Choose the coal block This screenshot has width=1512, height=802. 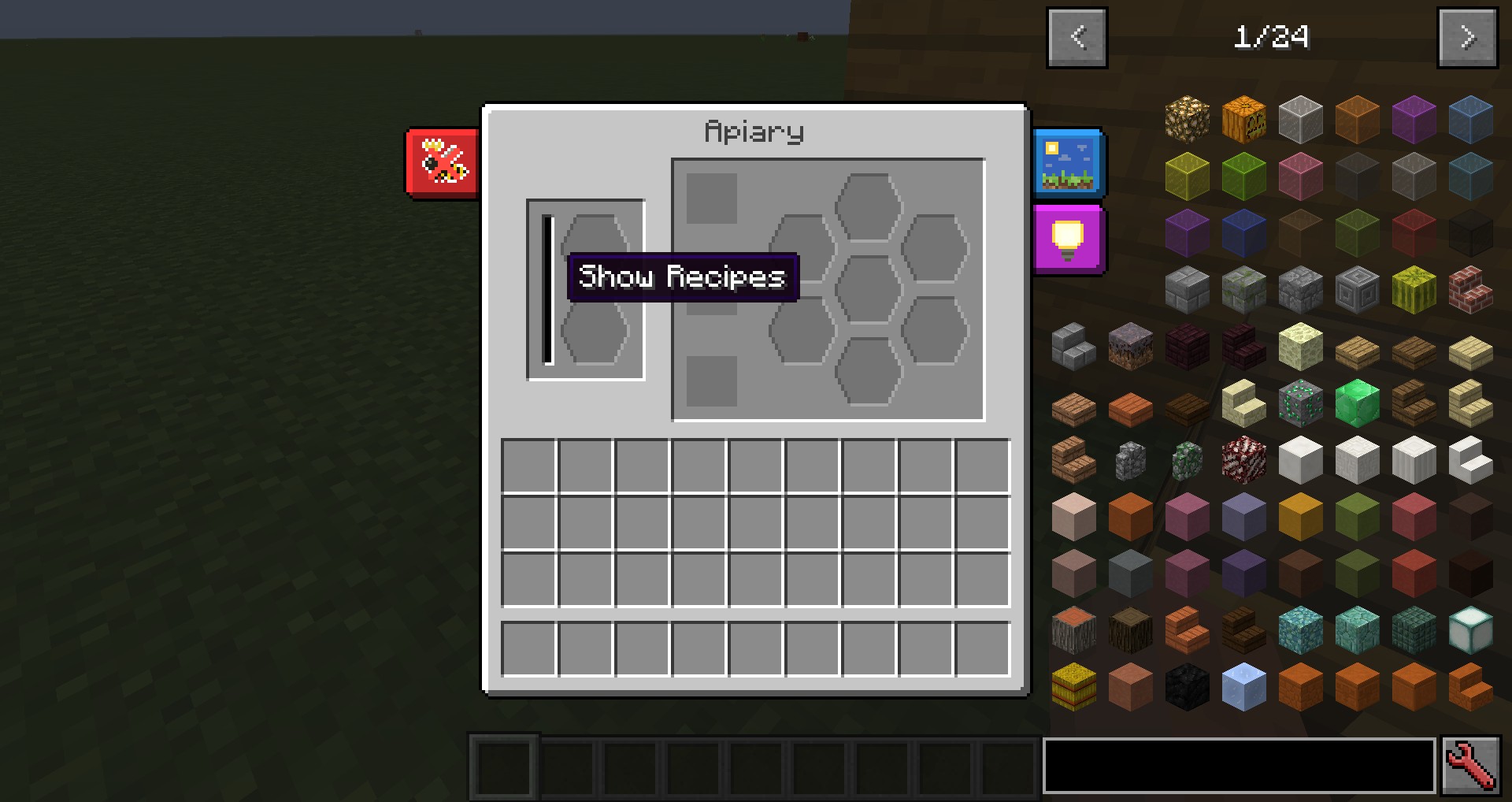click(1187, 686)
